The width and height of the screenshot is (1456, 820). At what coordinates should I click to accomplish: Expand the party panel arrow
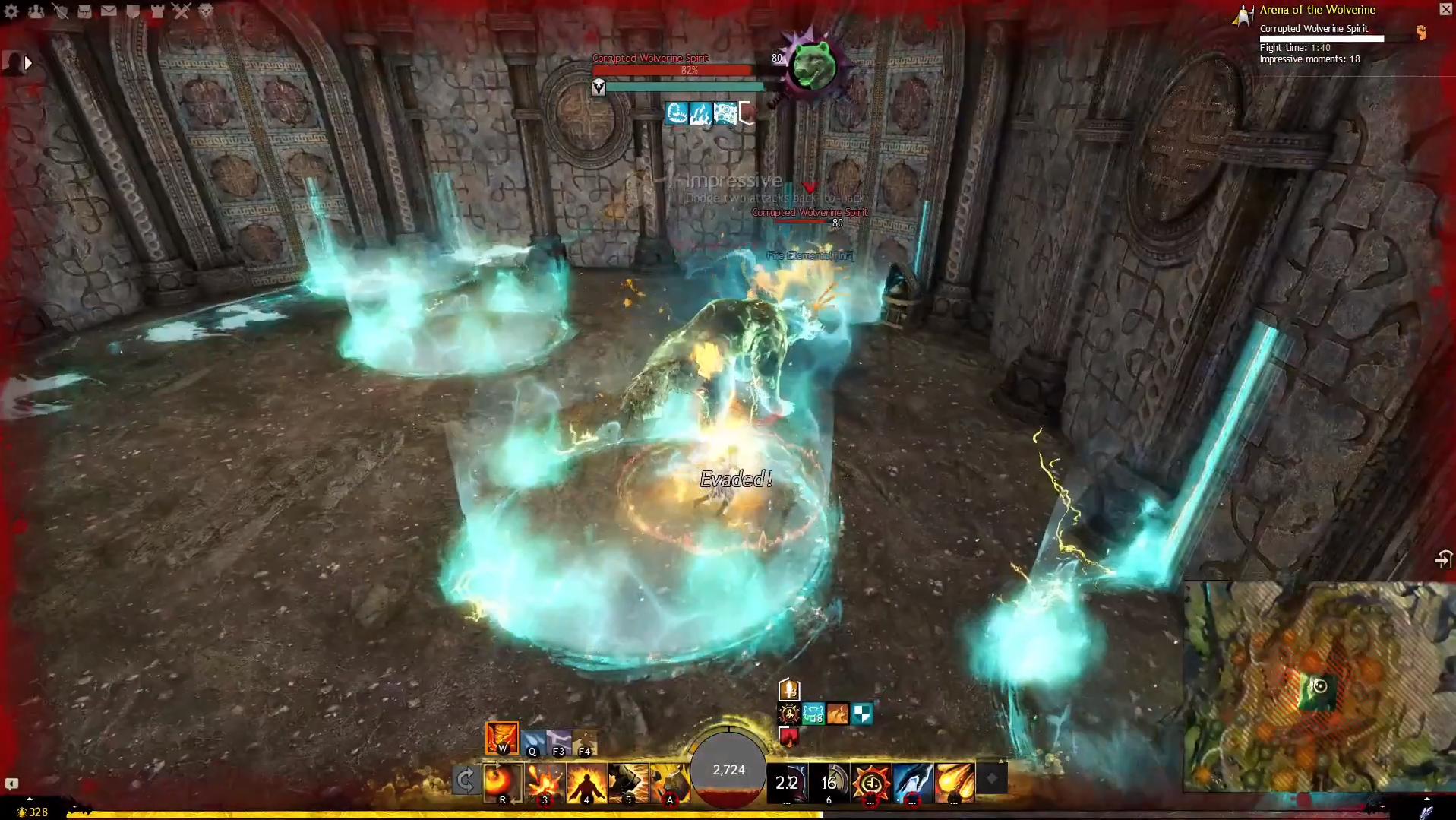point(28,63)
